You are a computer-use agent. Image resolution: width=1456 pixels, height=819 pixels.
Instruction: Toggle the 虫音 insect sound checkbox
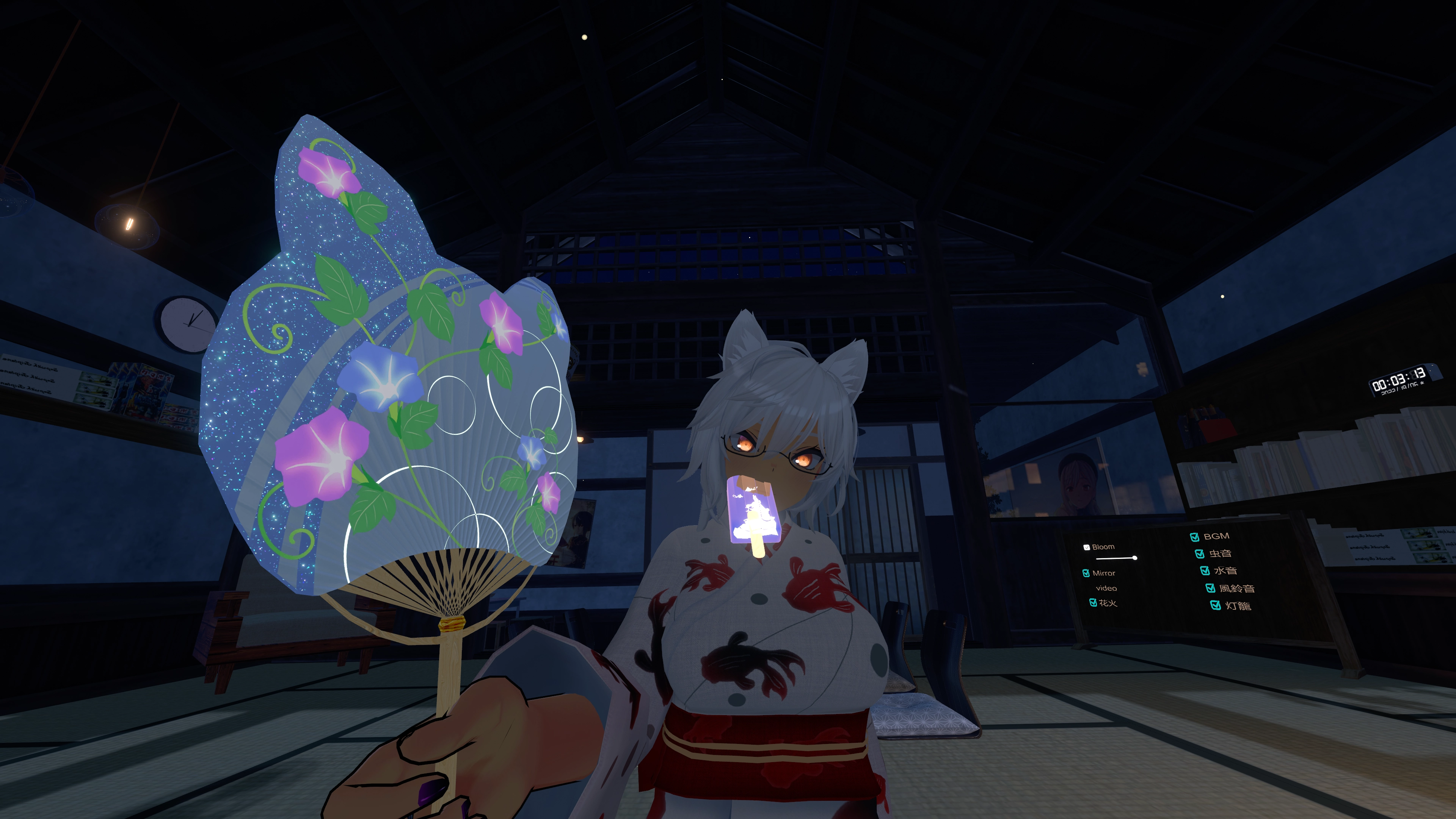click(x=1199, y=554)
